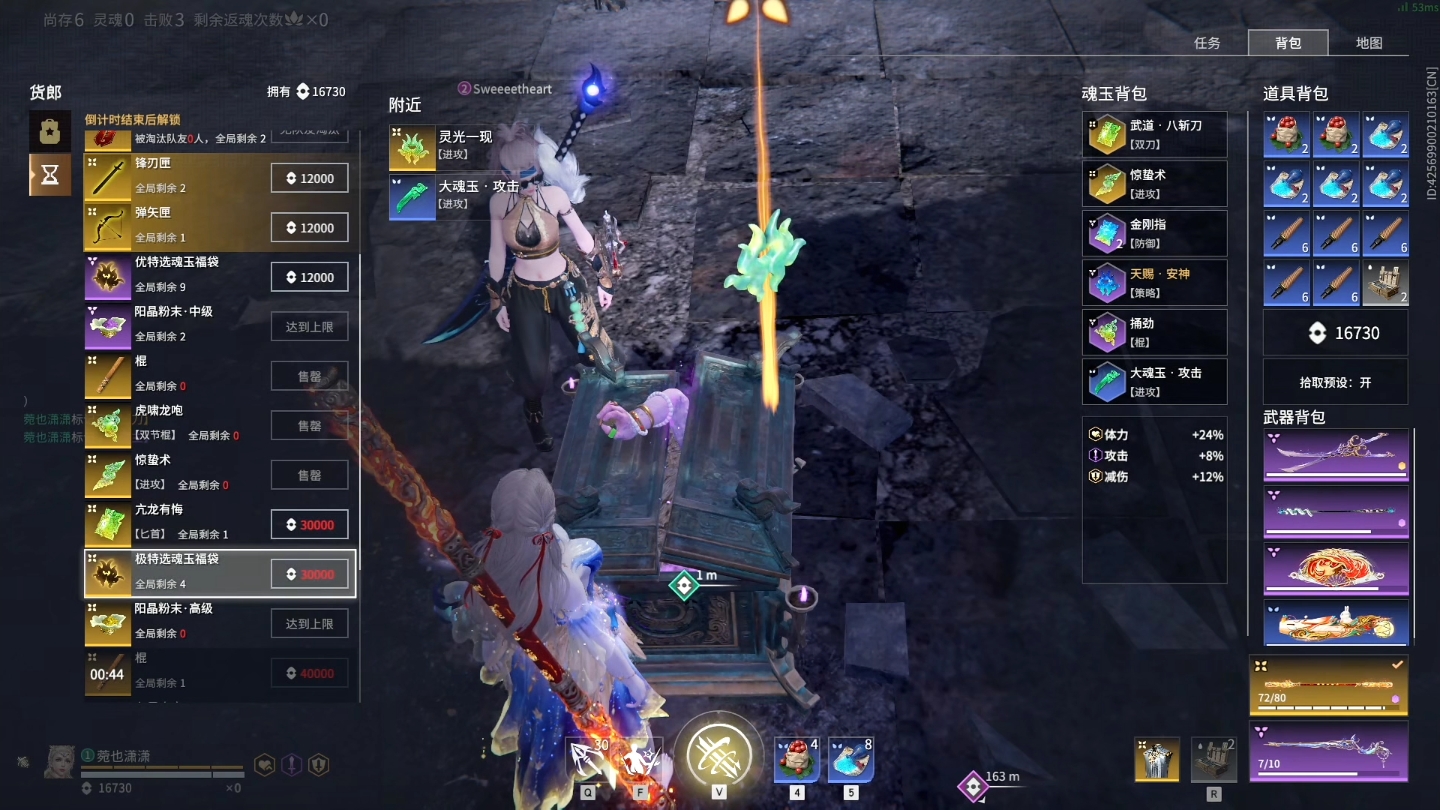The height and width of the screenshot is (810, 1440).
Task: Buy 弹矢匣 for 12000
Action: pyautogui.click(x=309, y=228)
